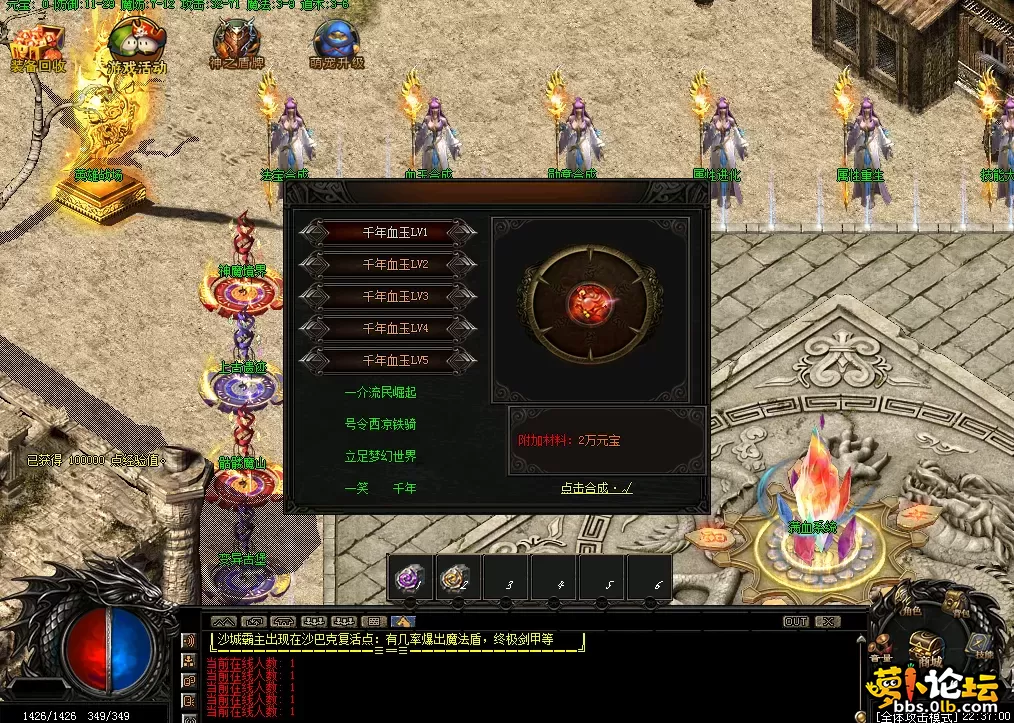Viewport: 1014px width, 723px height.
Task: Open the 游戏活动 game events icon
Action: click(137, 49)
